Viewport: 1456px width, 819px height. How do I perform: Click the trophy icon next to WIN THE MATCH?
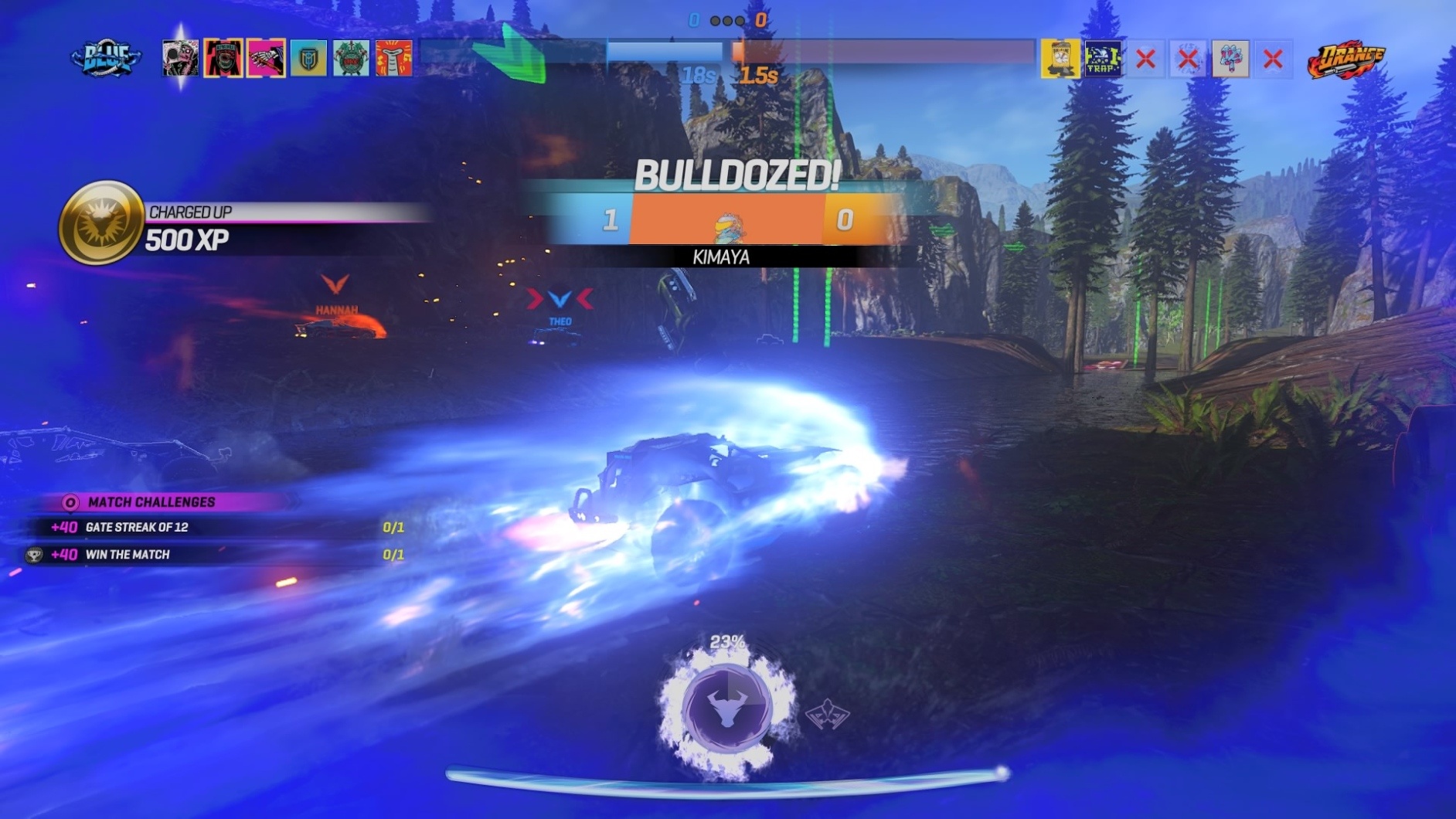(x=35, y=555)
